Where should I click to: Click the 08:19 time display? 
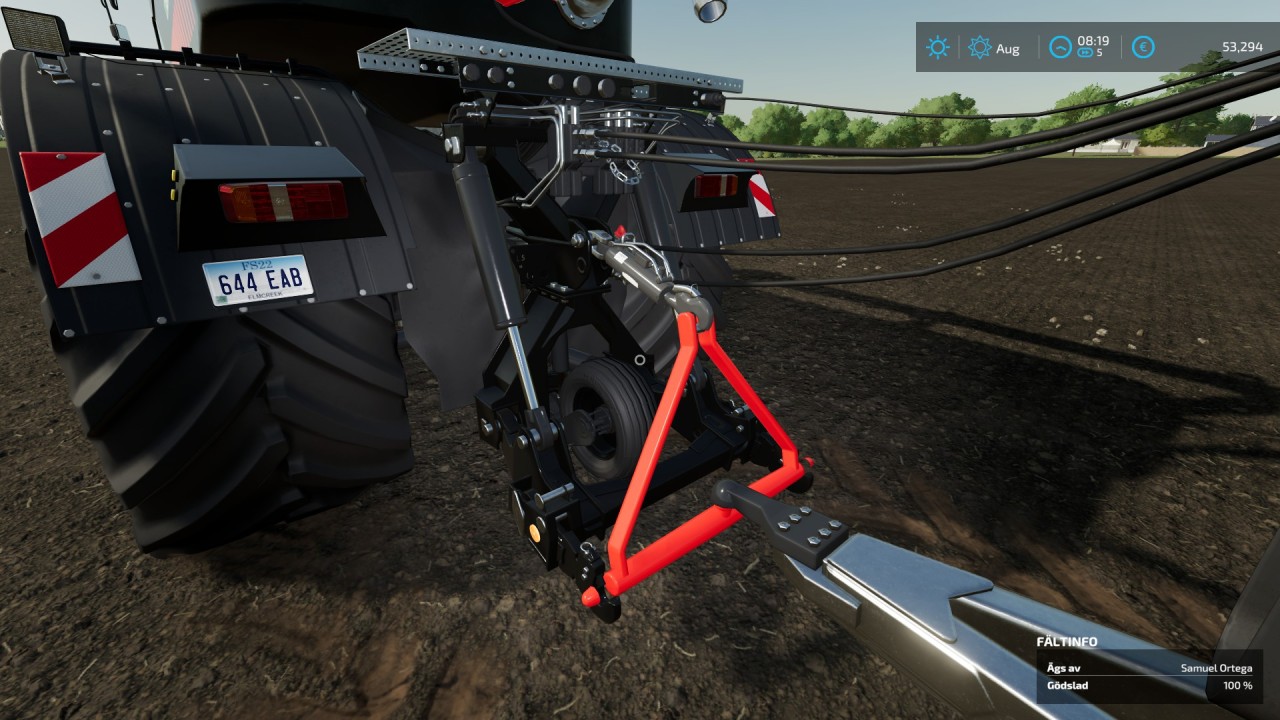[x=1092, y=41]
